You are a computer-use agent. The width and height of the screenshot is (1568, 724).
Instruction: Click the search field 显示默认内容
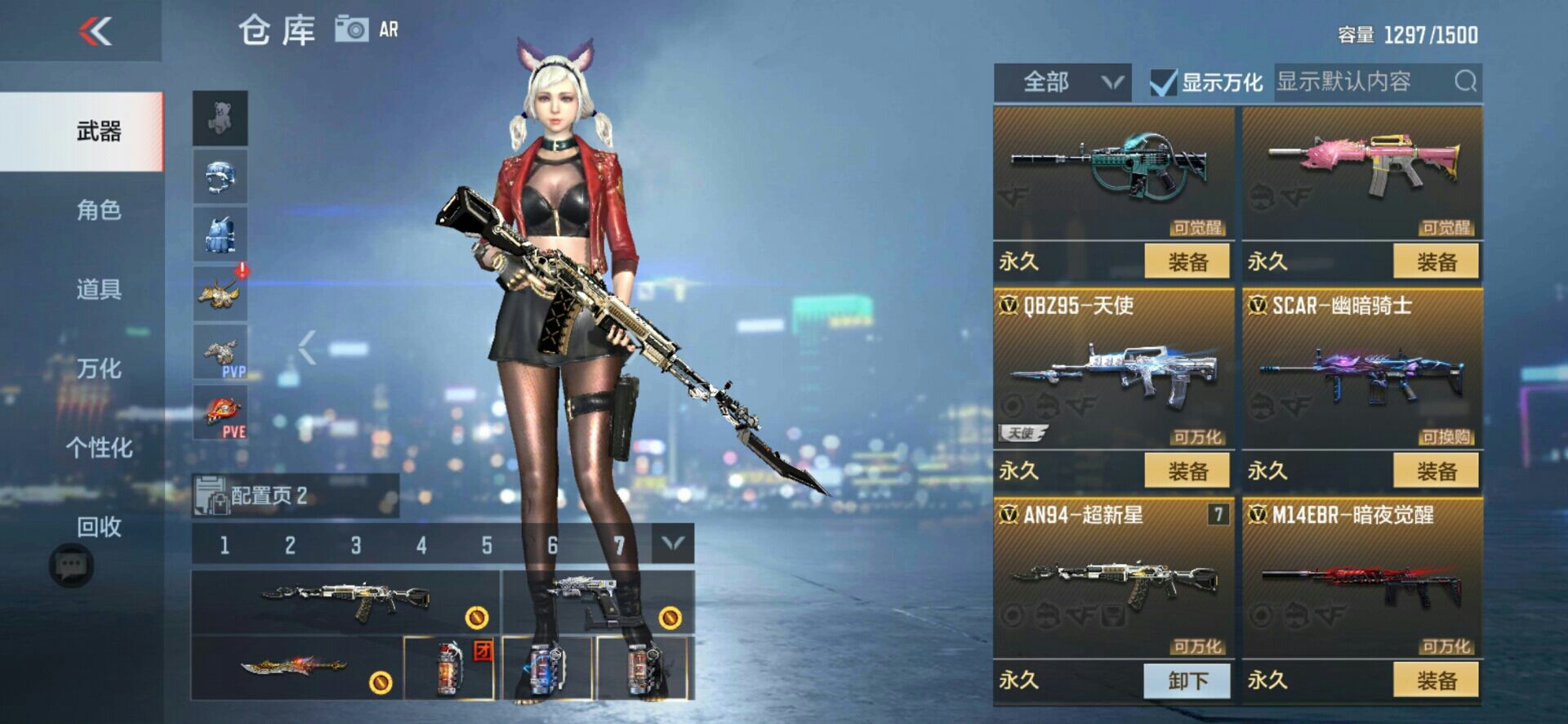pyautogui.click(x=1364, y=82)
